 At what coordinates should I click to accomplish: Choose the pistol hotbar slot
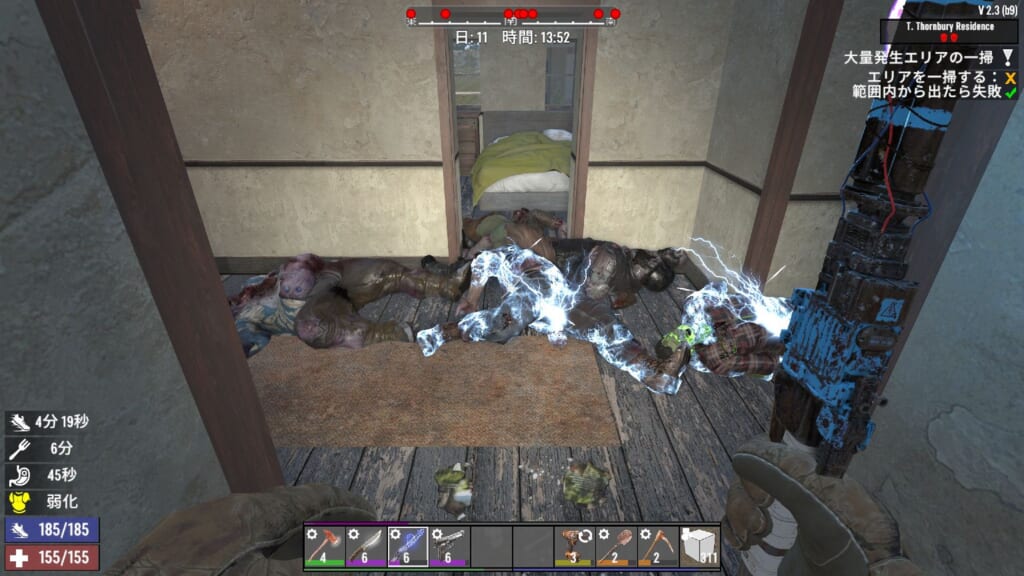tap(449, 546)
